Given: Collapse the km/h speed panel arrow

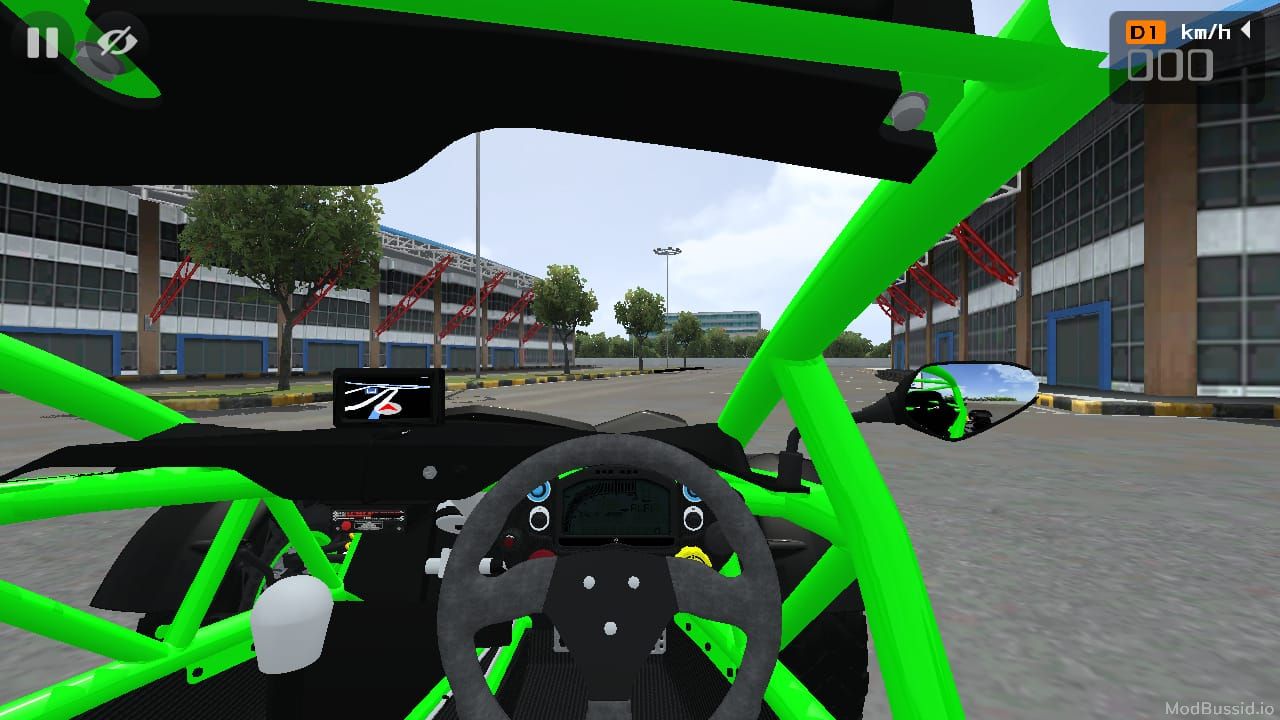Looking at the screenshot, I should coord(1246,31).
